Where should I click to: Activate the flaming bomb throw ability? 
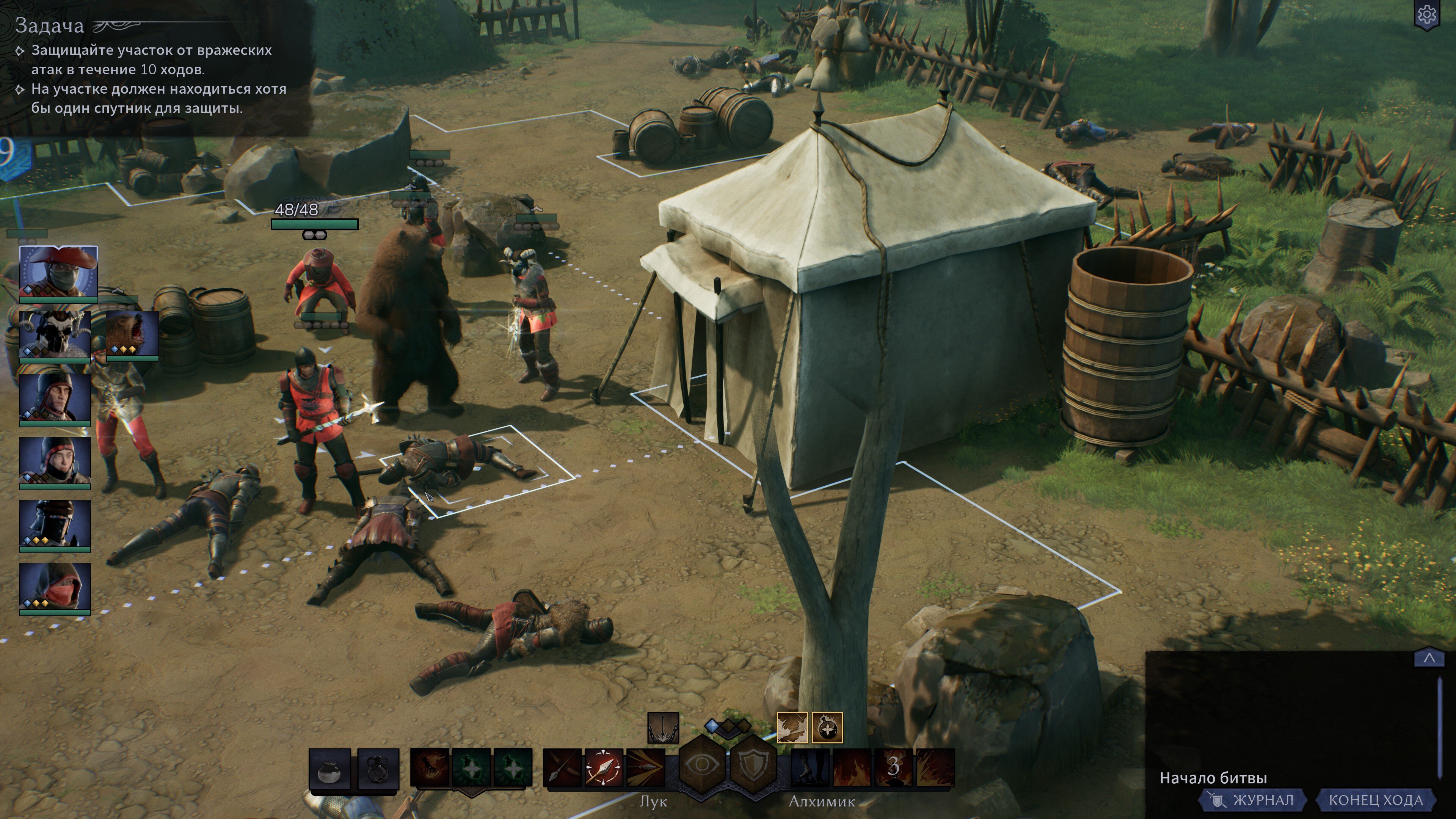coord(430,767)
